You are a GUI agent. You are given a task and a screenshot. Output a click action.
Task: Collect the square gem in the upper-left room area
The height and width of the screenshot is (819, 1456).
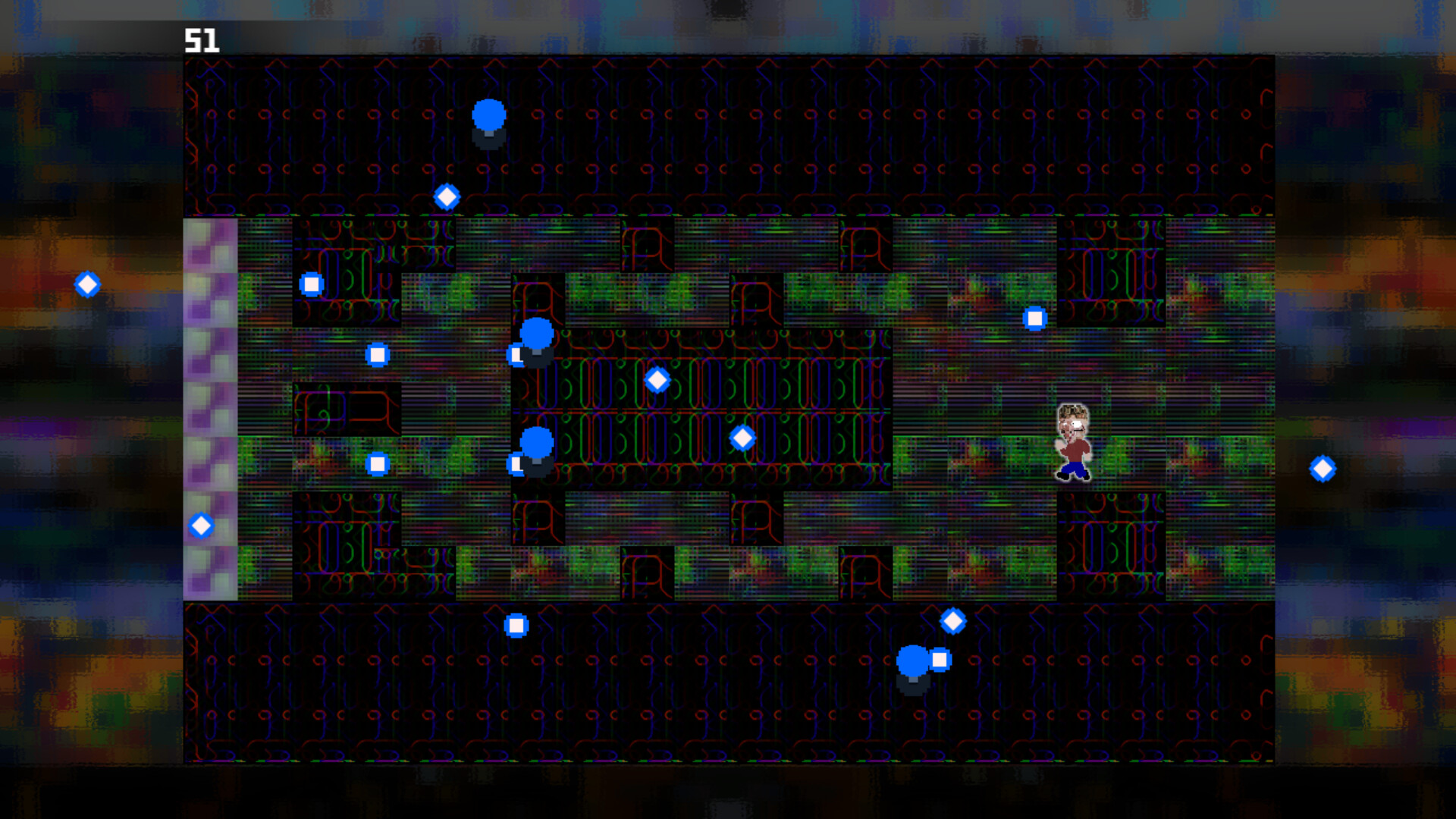312,283
